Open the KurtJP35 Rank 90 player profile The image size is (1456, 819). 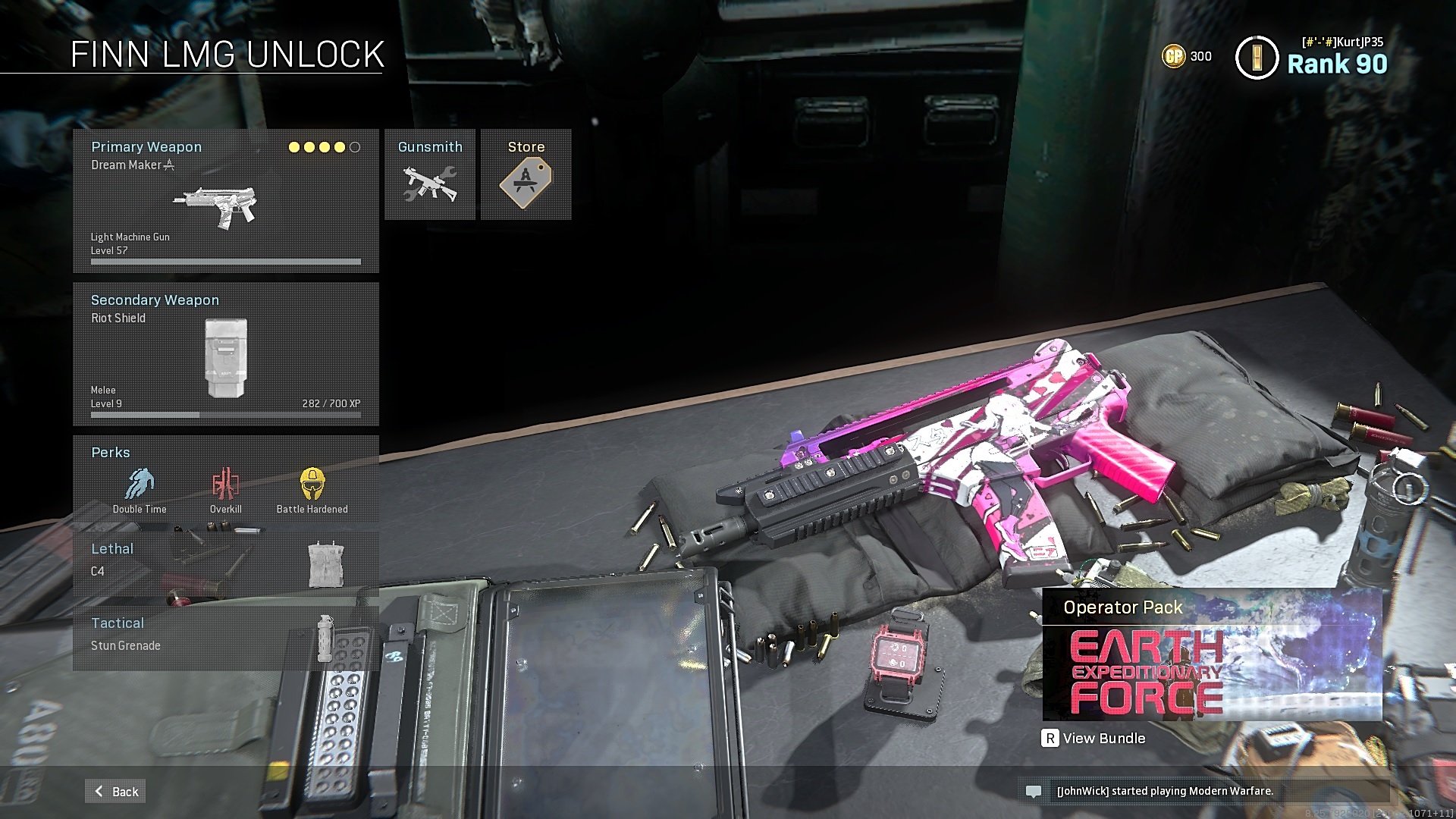[1312, 58]
